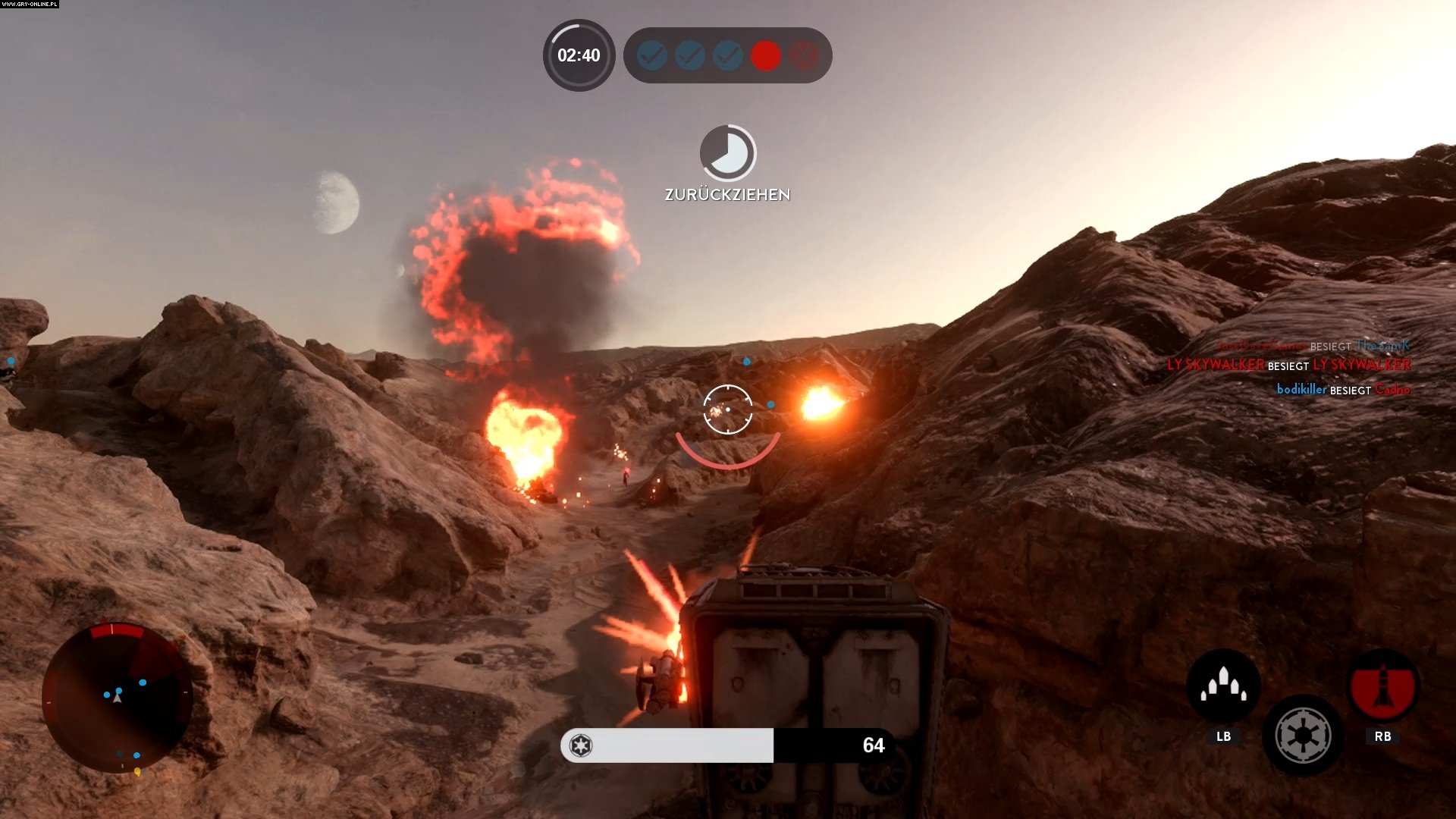
Task: Activate the triple-missile barrage ability icon
Action: (1222, 686)
